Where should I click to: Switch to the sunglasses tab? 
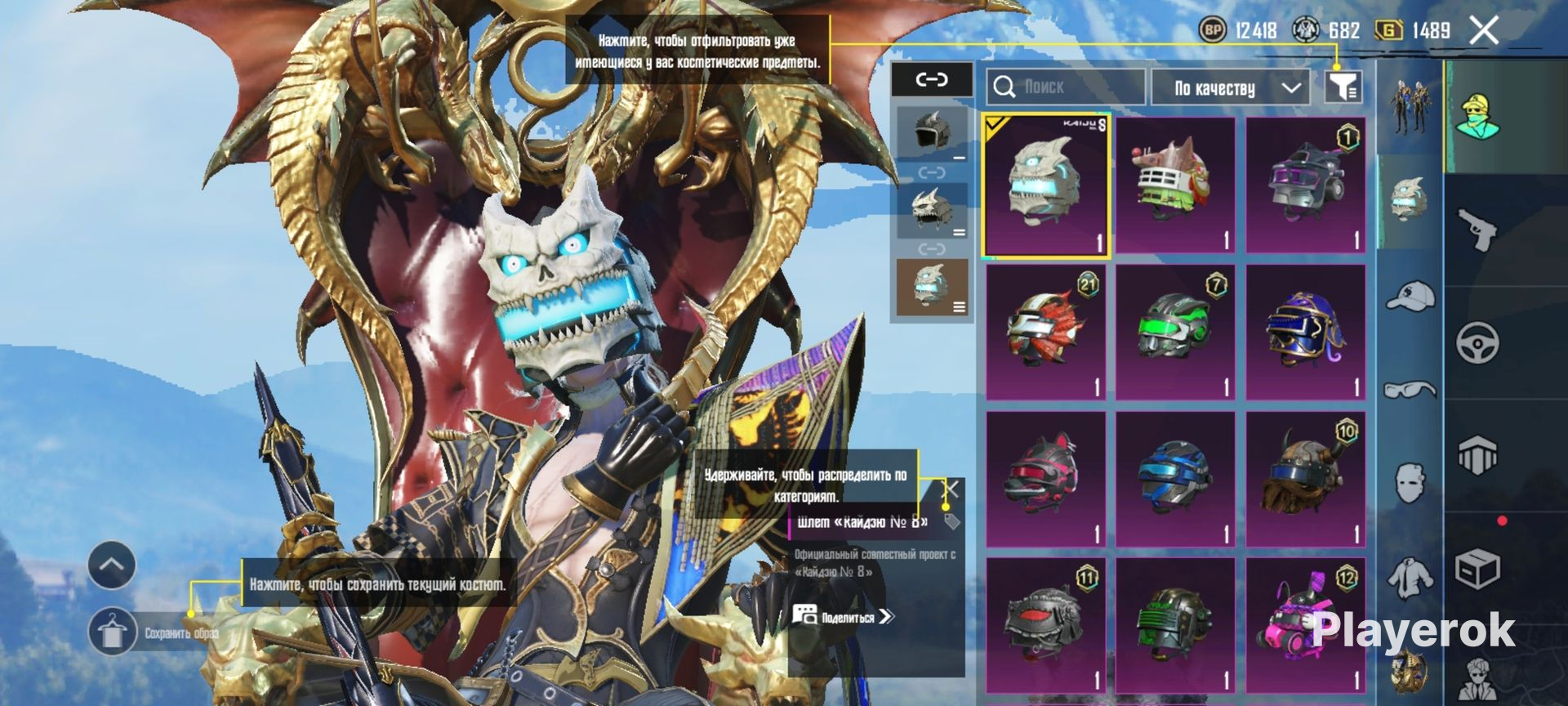[1410, 389]
